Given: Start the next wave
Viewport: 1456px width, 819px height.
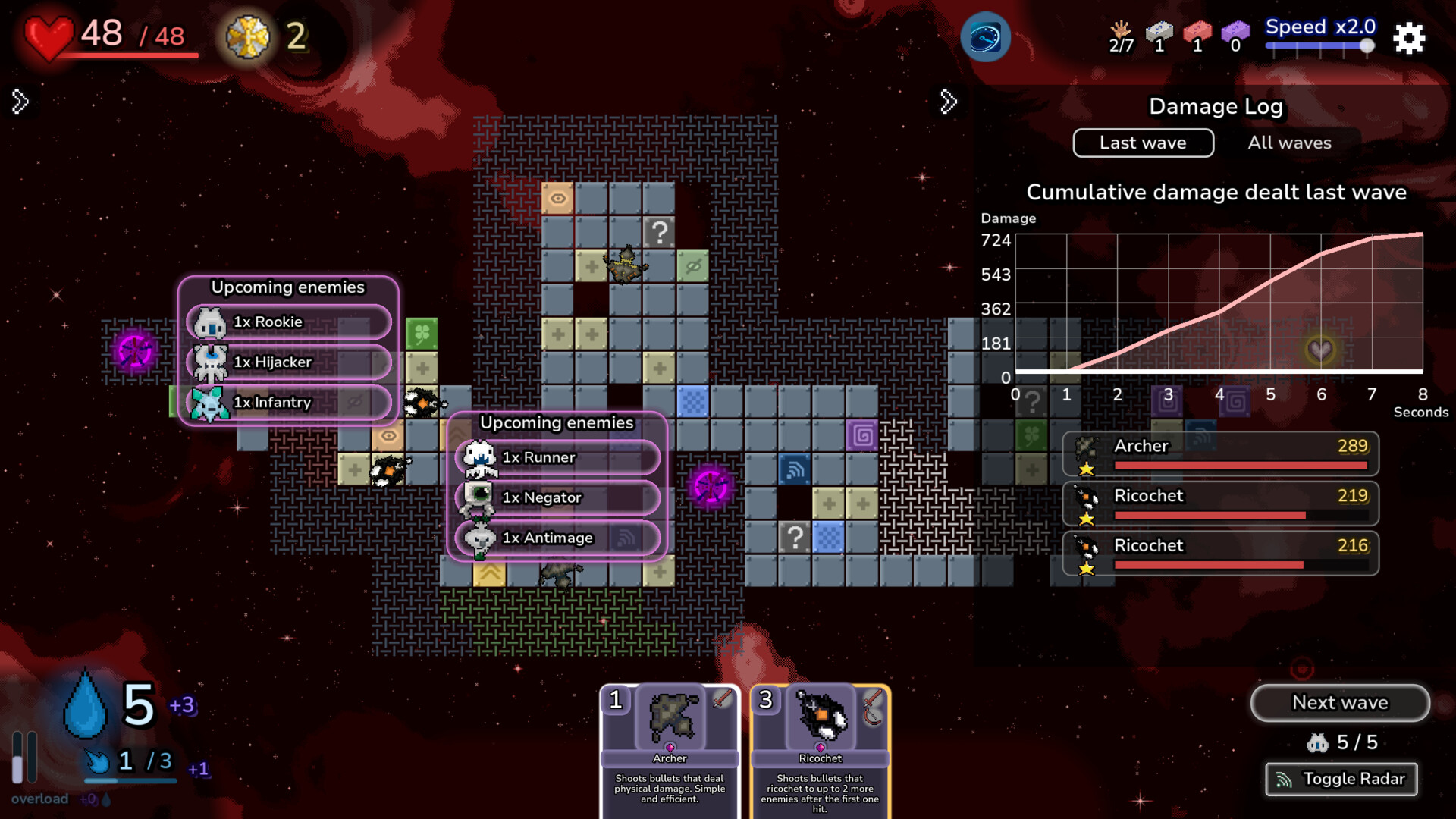Looking at the screenshot, I should [x=1339, y=703].
